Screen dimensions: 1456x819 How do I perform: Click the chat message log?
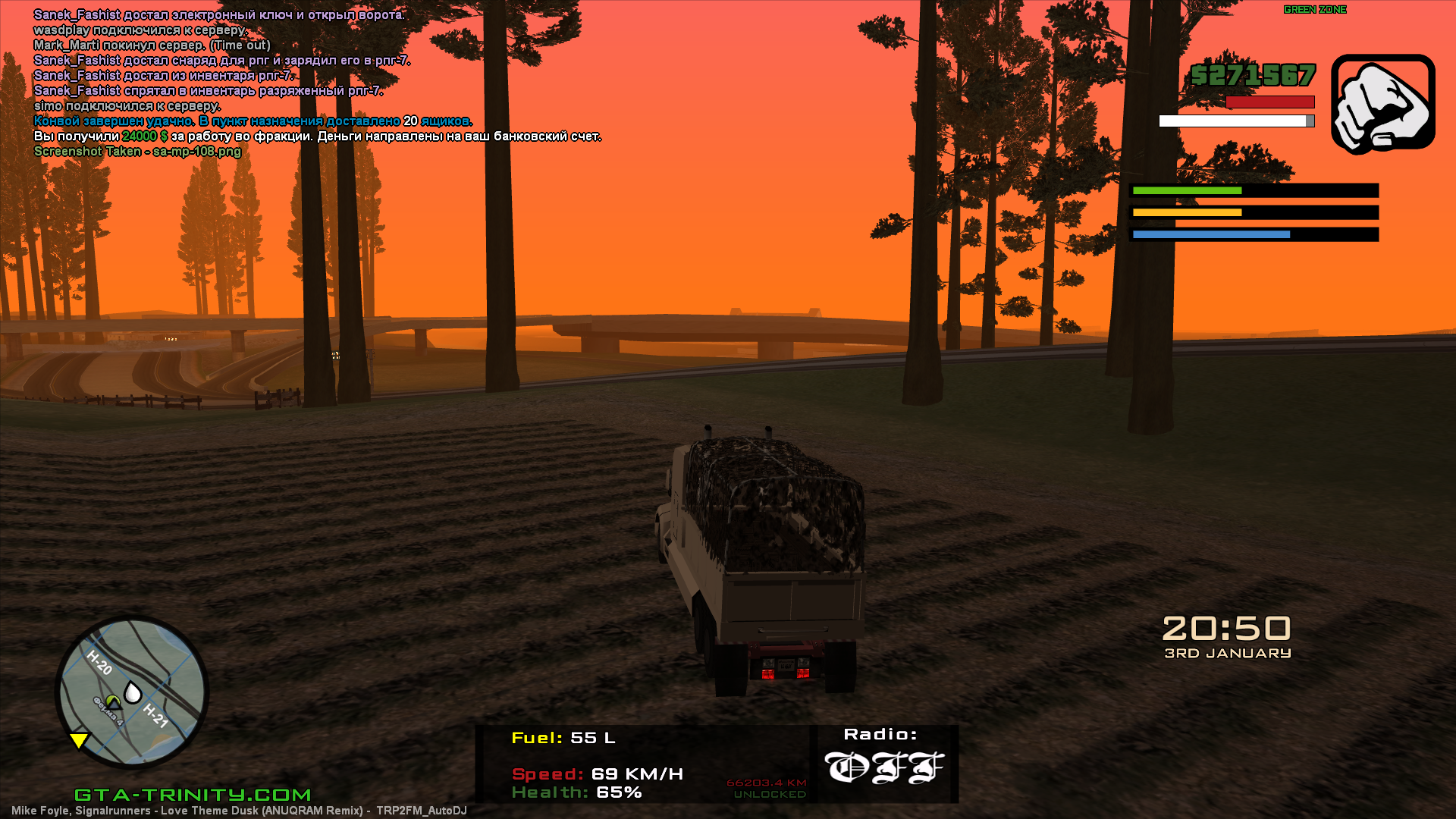pos(317,83)
